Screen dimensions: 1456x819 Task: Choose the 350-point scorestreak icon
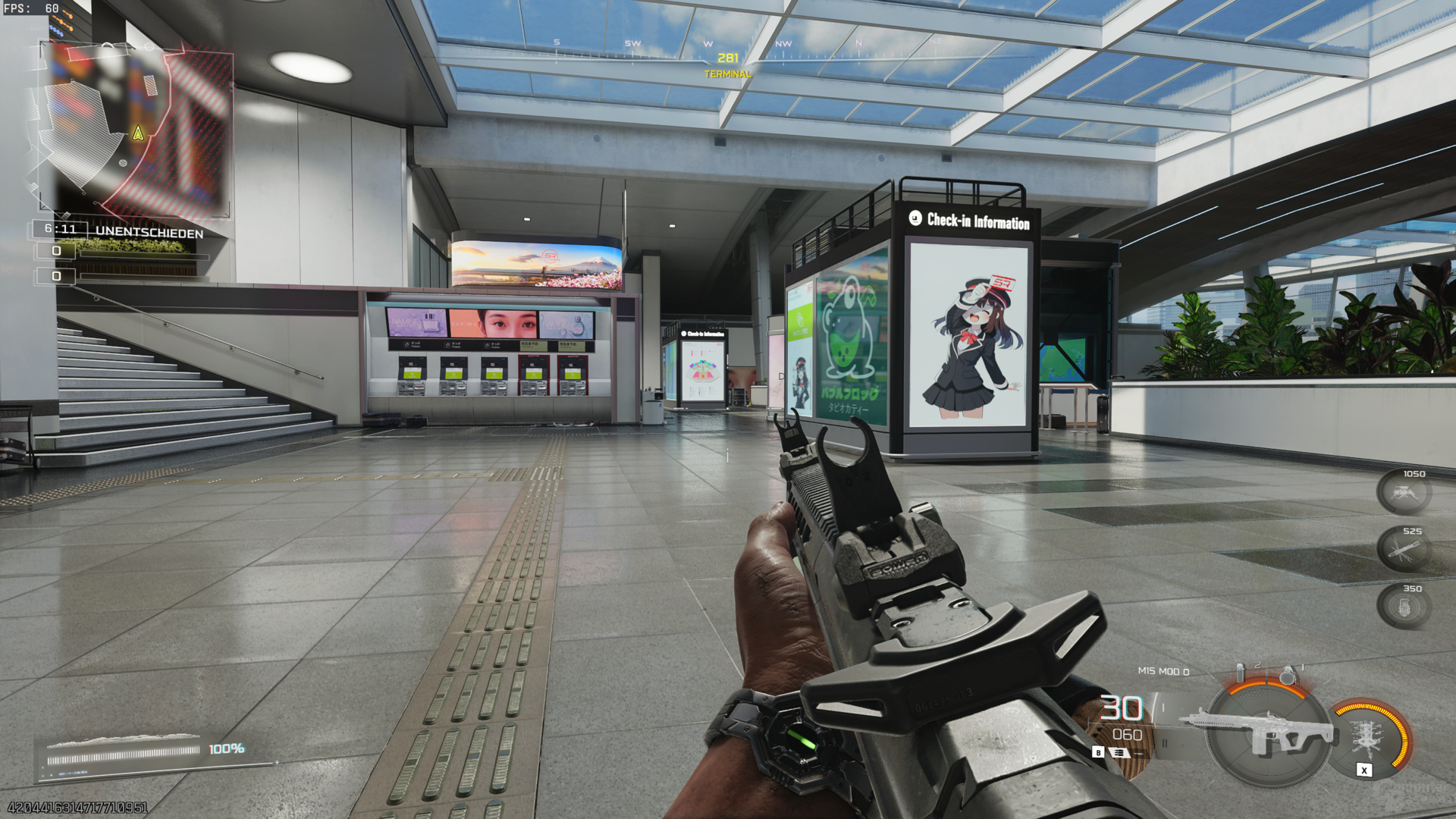click(x=1404, y=607)
